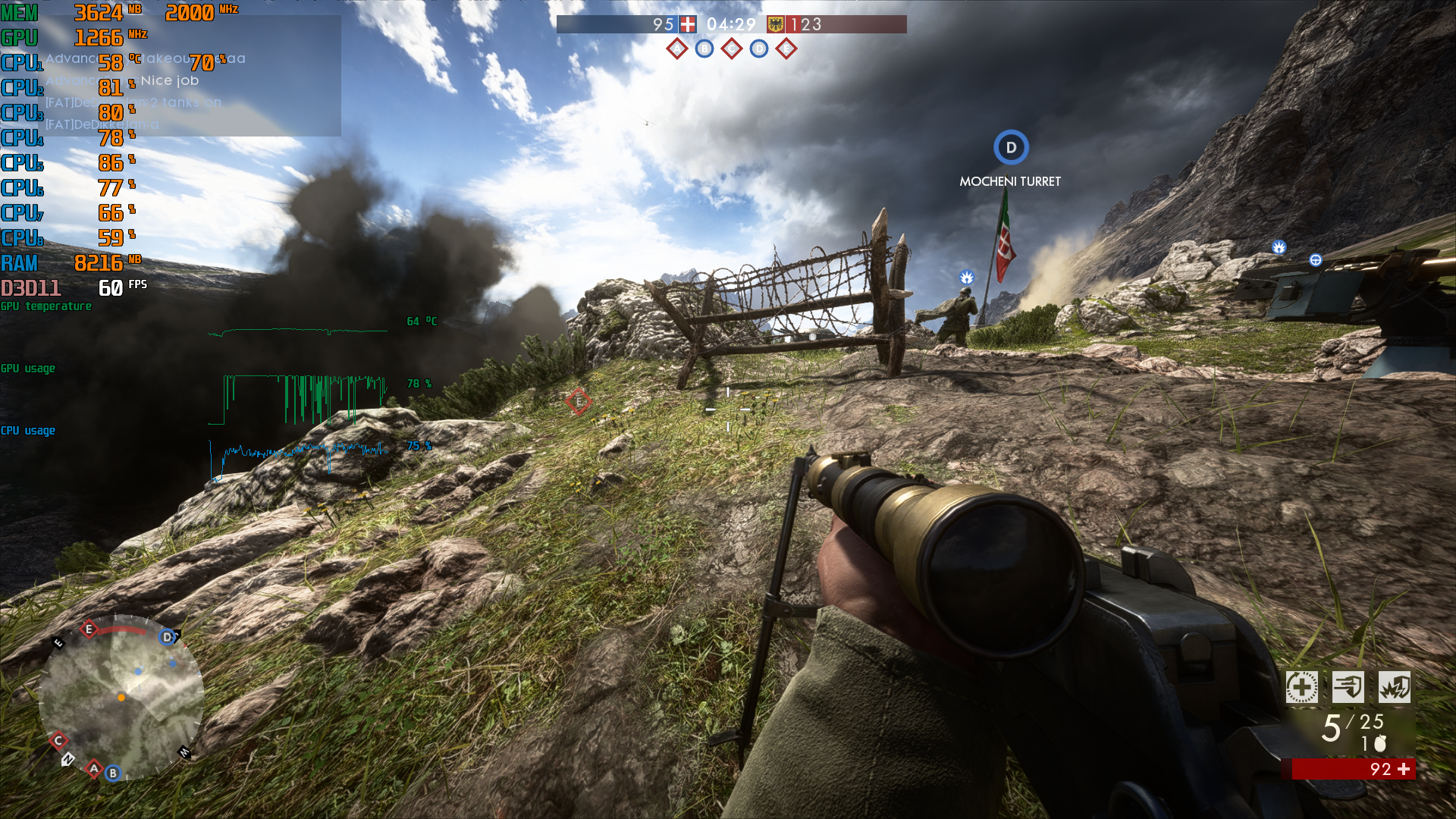Click the D objective icon on the minimap
Screen dimensions: 1456x819
point(167,636)
